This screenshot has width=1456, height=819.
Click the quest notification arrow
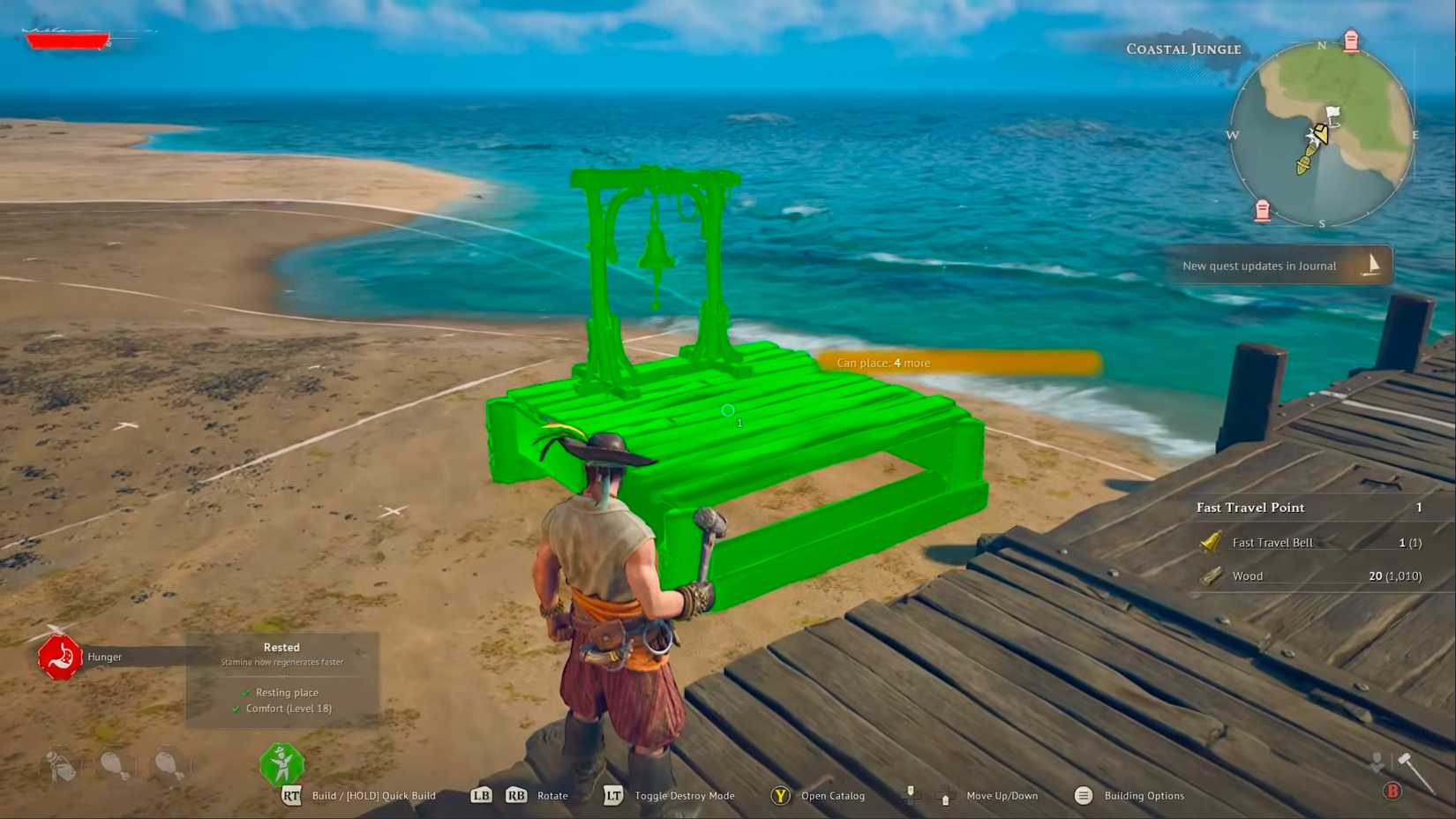pos(1373,262)
